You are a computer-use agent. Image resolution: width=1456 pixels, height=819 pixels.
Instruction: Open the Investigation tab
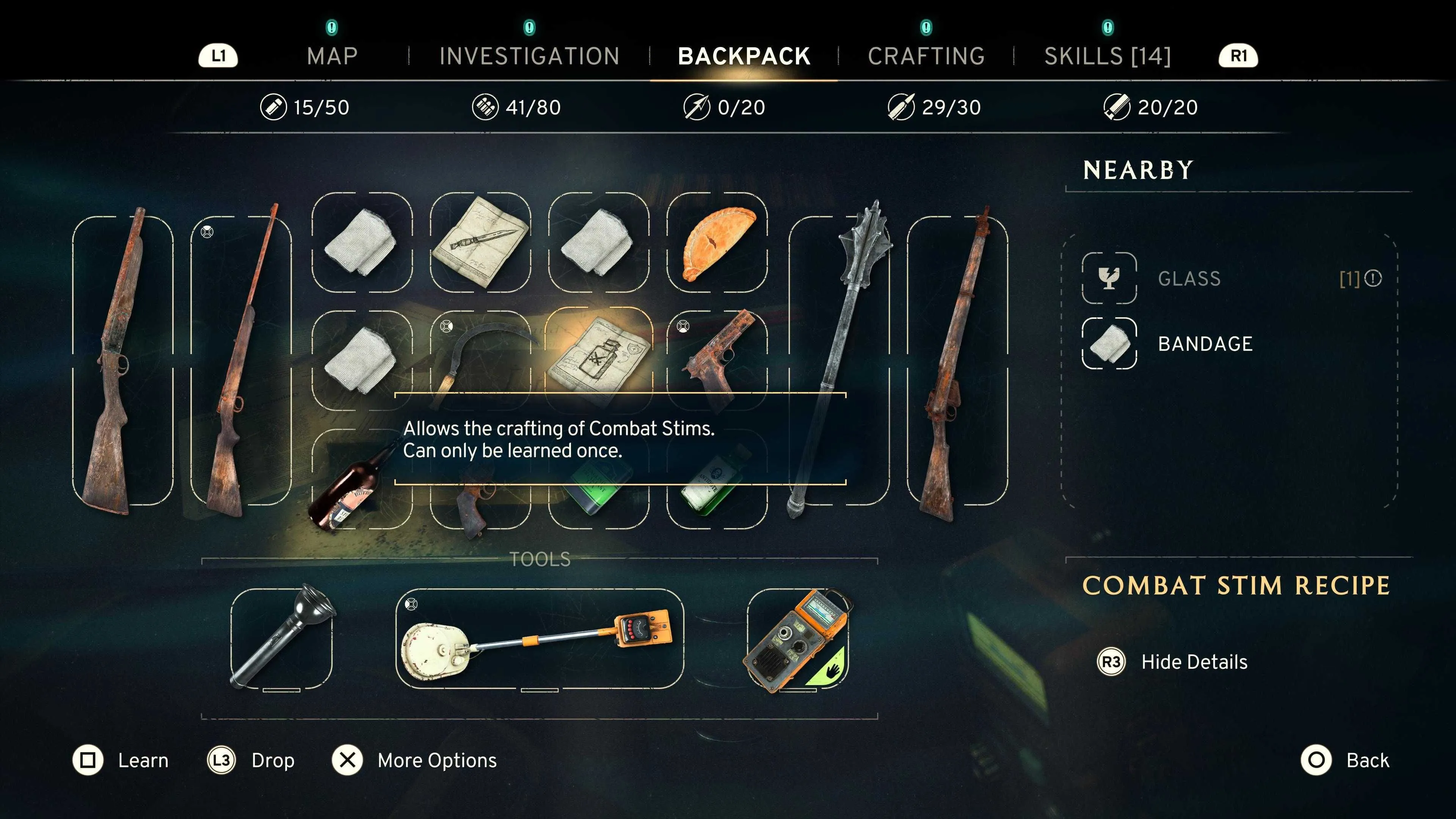529,56
